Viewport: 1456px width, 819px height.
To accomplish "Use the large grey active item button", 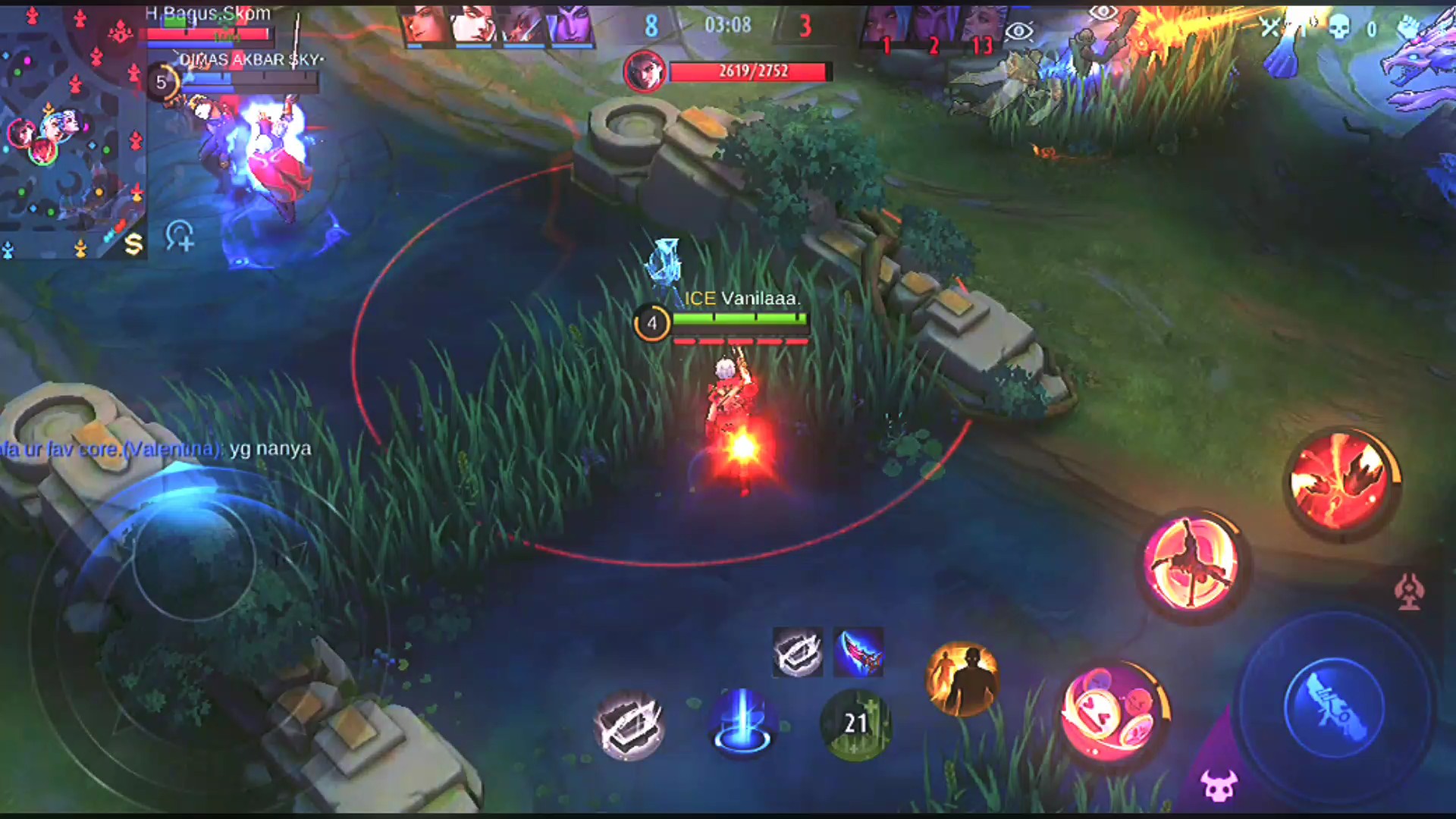I will point(629,724).
